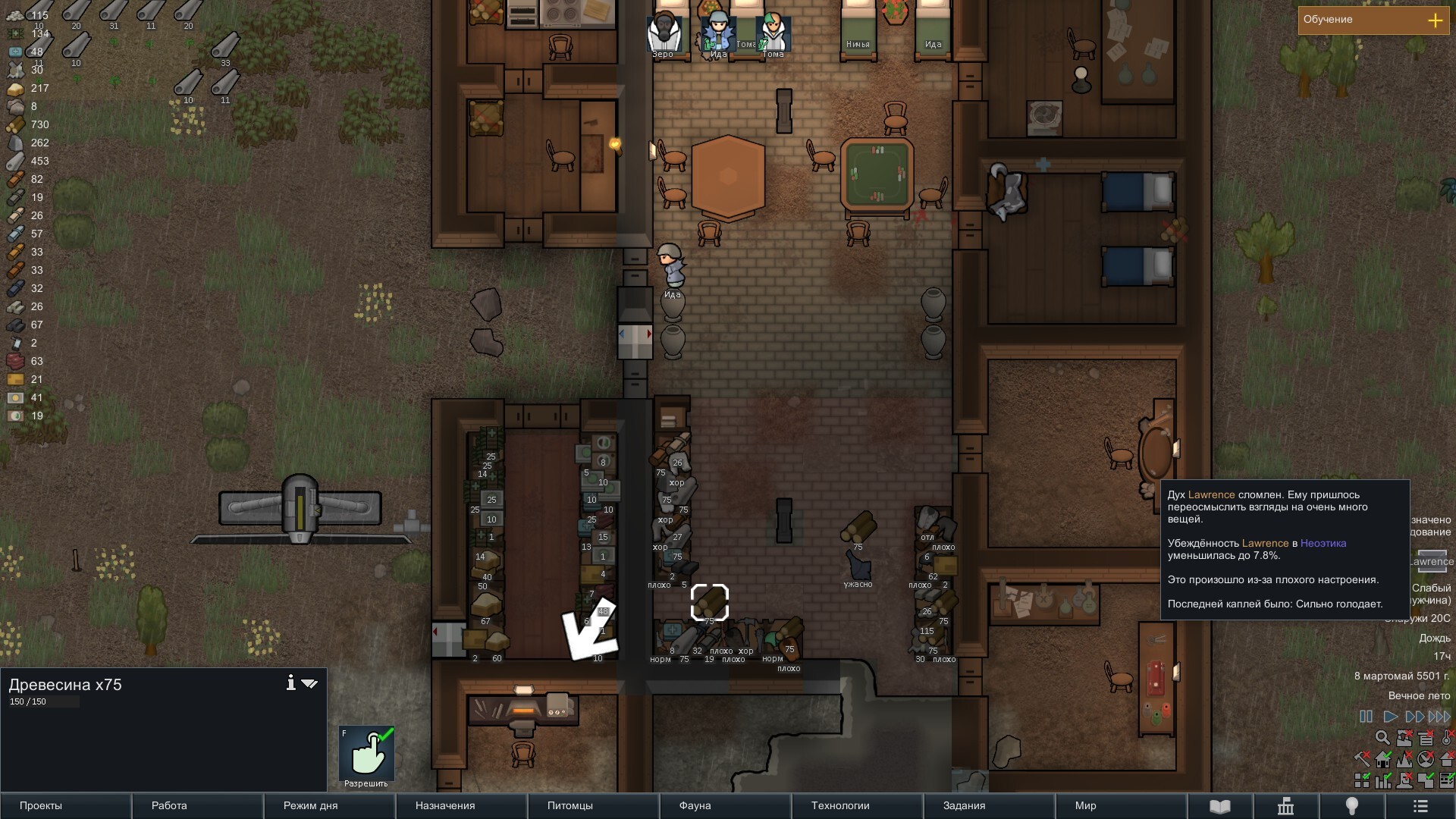Open the Работа work priorities tab

click(x=197, y=805)
